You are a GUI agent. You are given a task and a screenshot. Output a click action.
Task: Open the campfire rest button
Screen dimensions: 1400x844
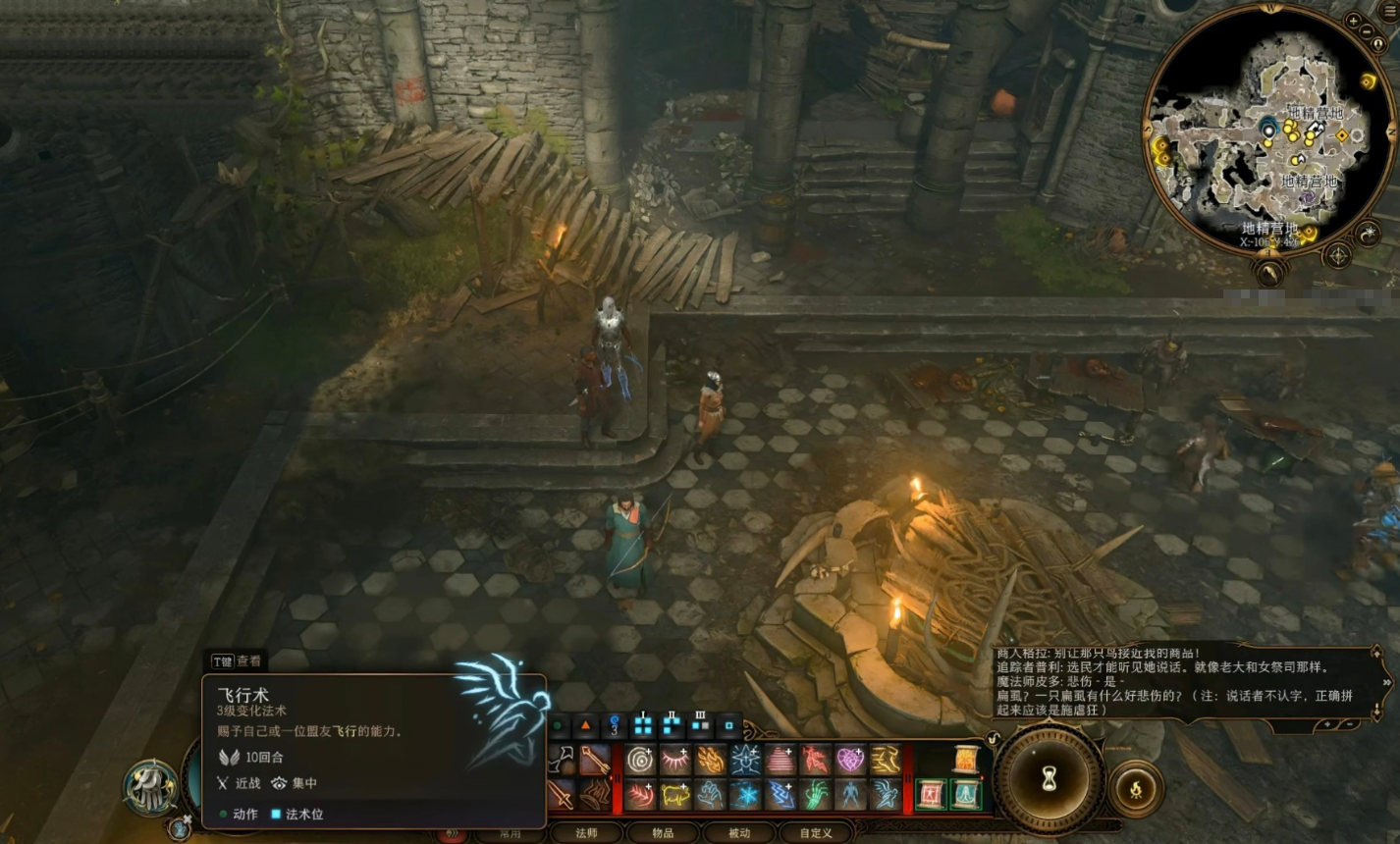[x=1136, y=788]
